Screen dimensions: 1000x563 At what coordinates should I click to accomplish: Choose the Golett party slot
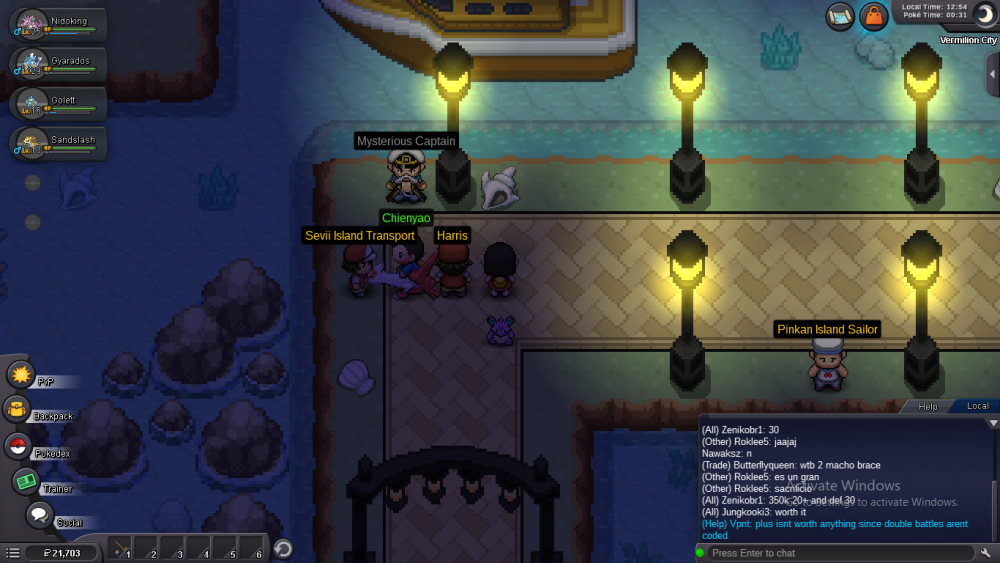(58, 105)
